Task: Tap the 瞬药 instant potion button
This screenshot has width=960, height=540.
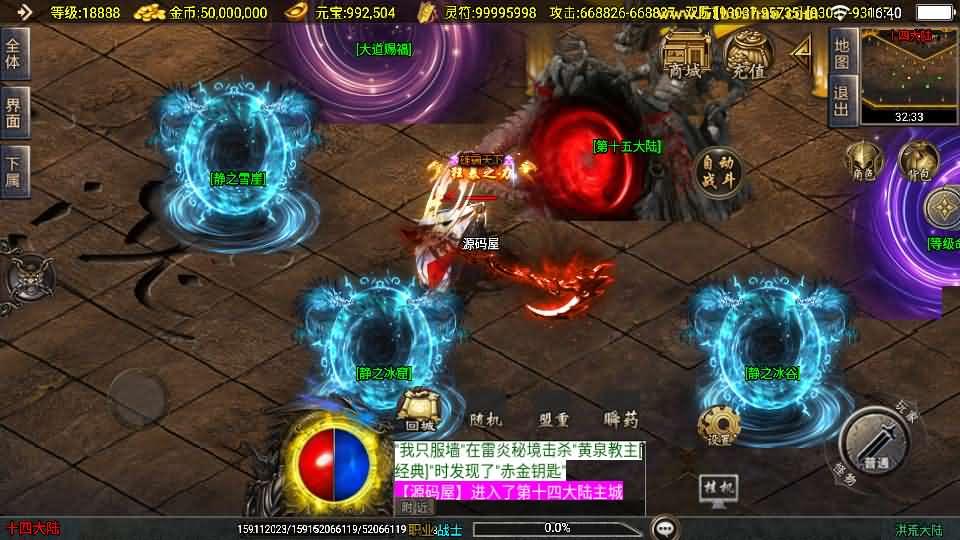Action: pyautogui.click(x=620, y=419)
